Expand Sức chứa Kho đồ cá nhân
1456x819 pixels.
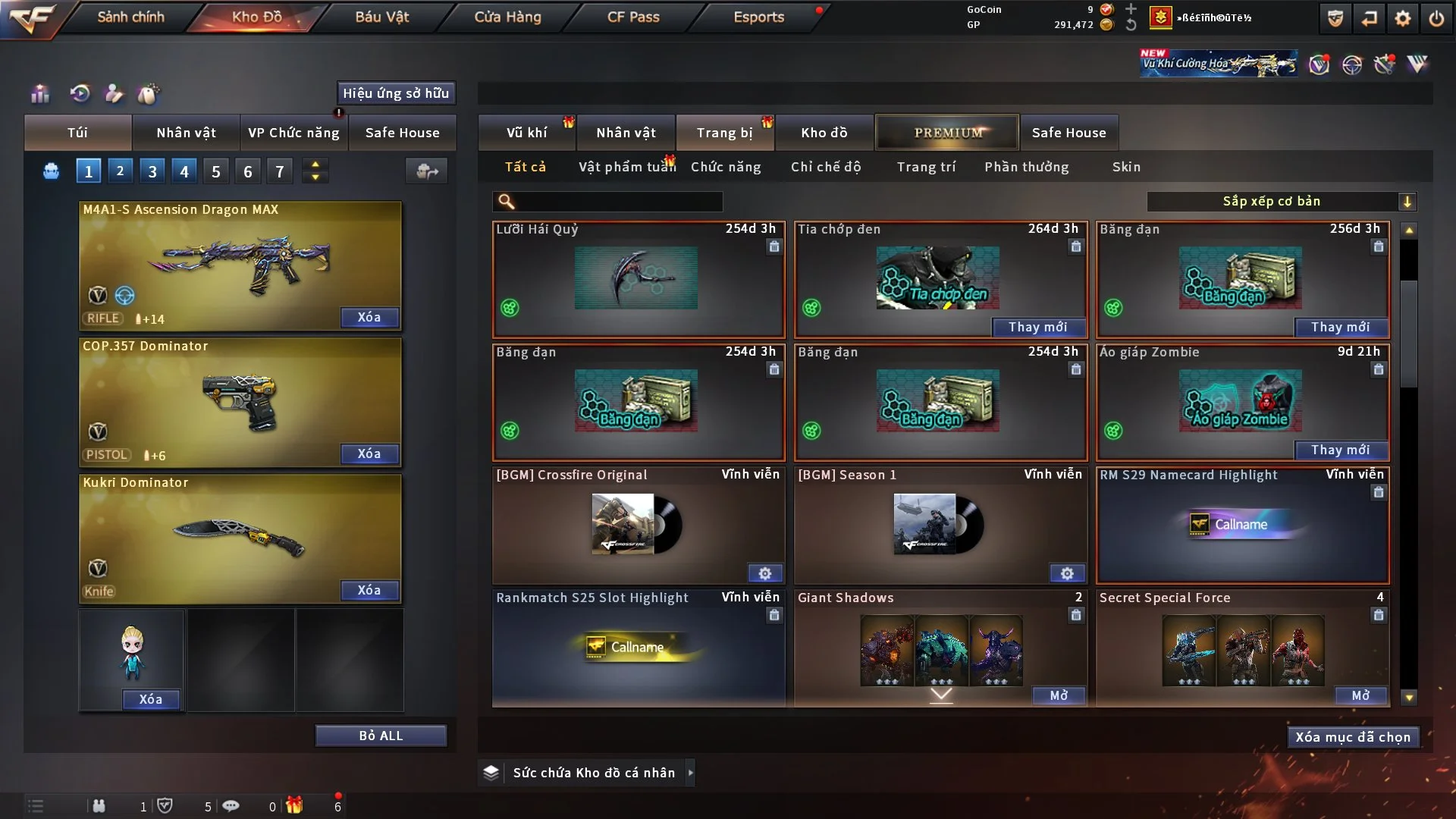(690, 773)
